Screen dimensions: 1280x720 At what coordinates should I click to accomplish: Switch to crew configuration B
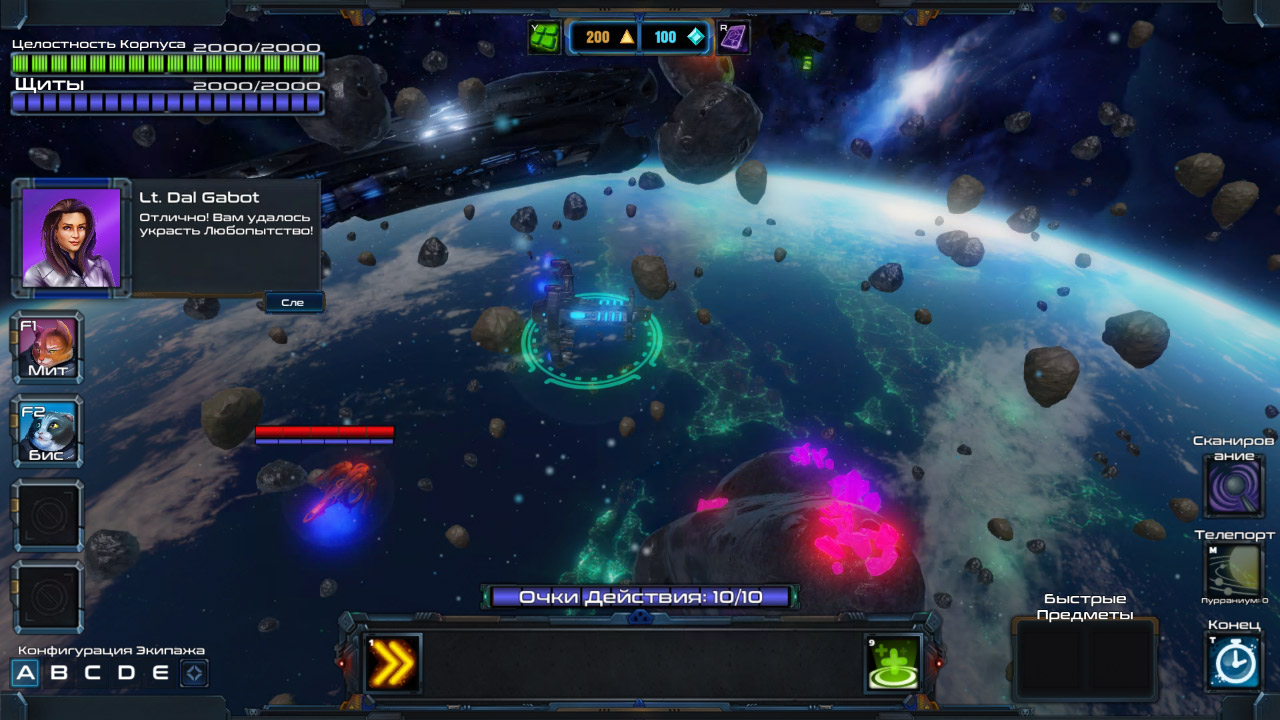pos(59,673)
